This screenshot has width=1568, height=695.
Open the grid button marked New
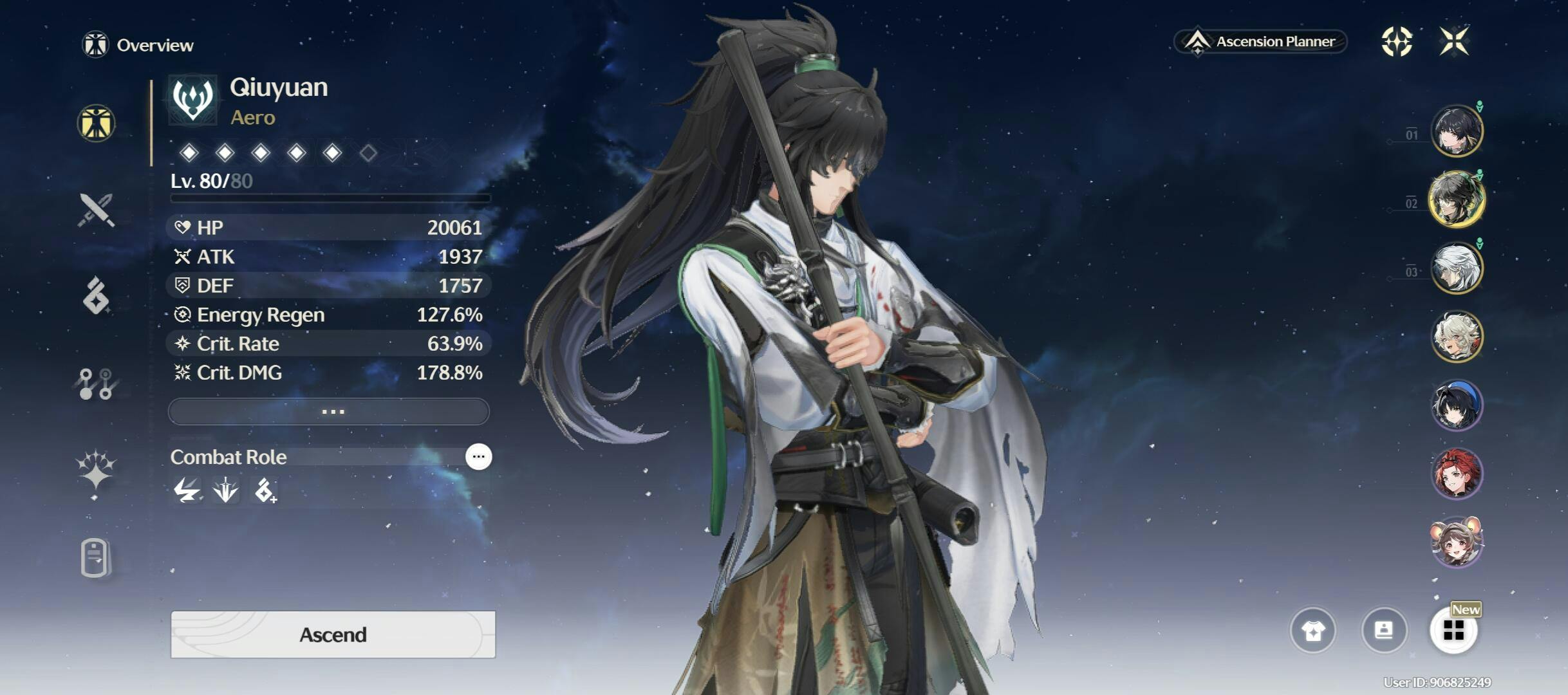1453,630
